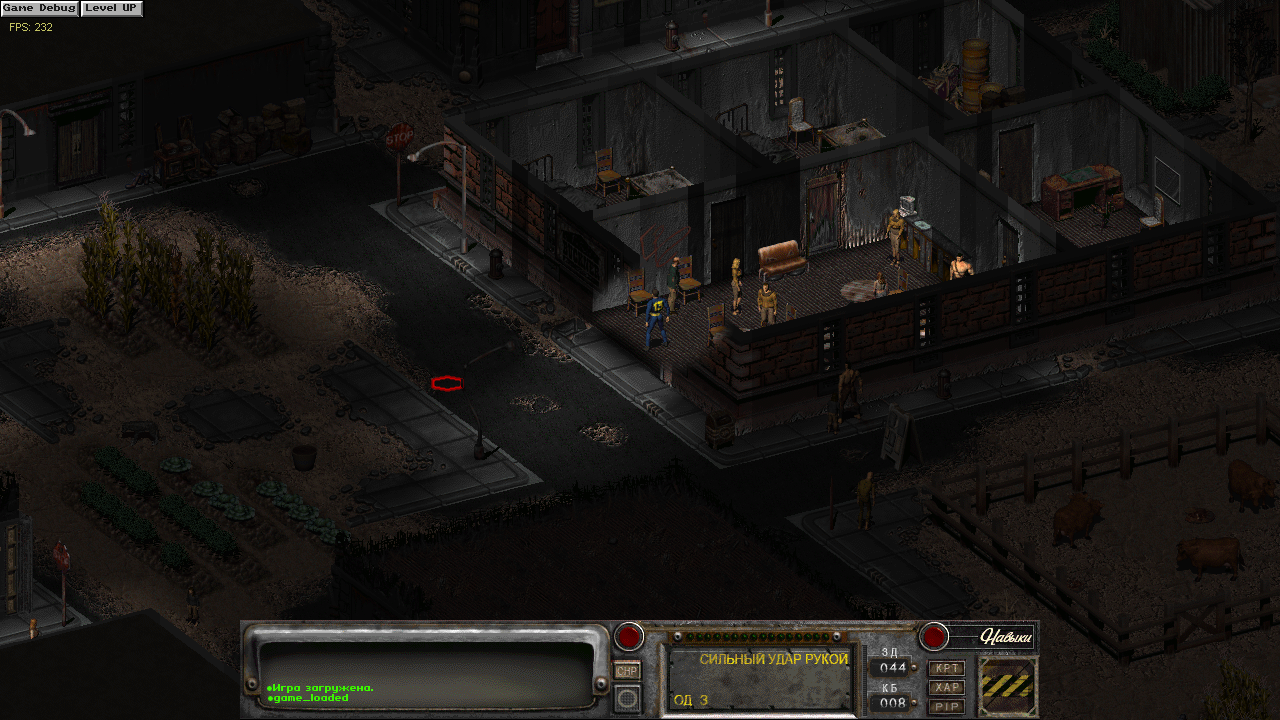Open the options via the round button
The width and height of the screenshot is (1280, 720).
coord(627,697)
